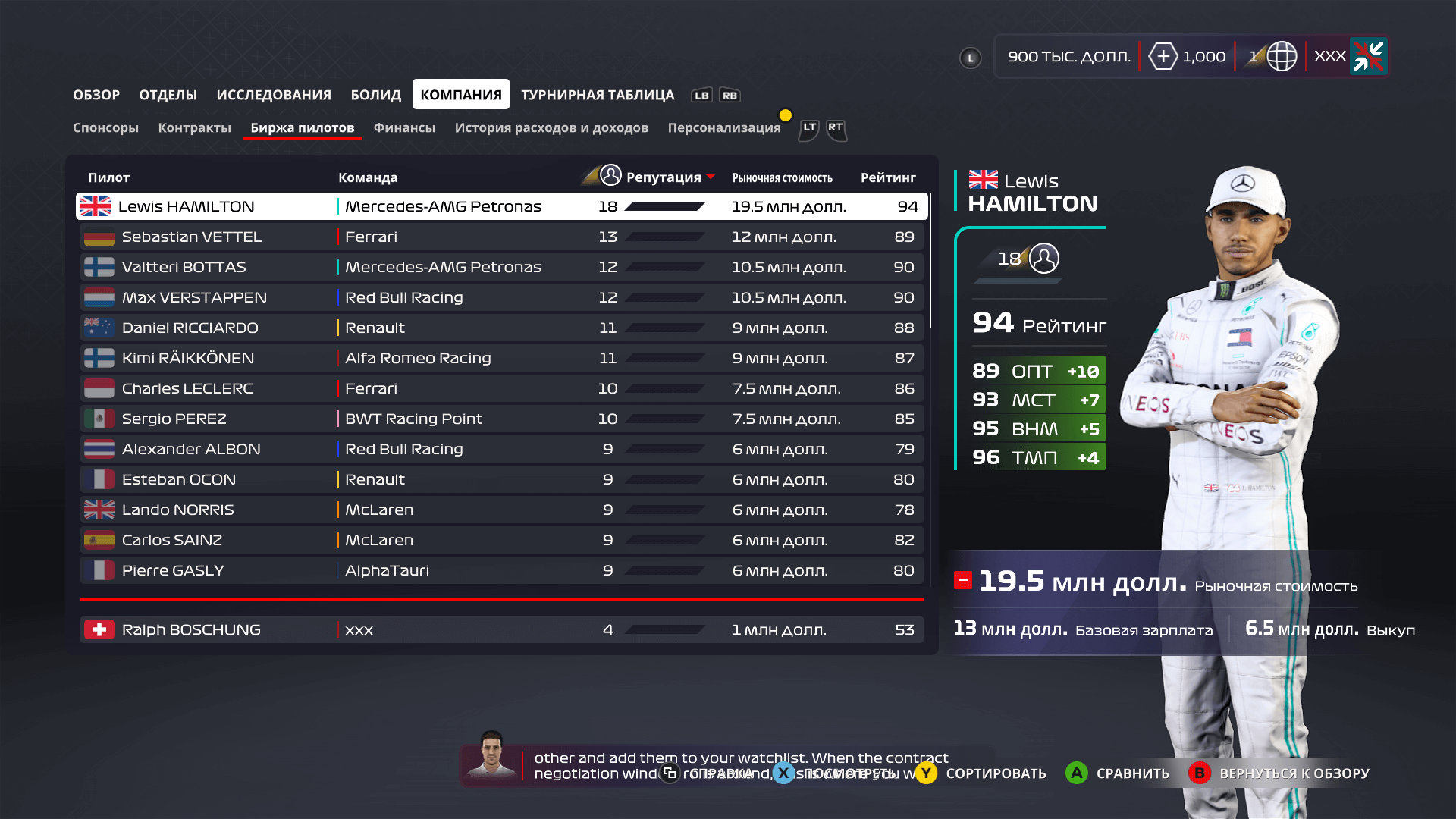Switch to the Финансы sub-tab
1456x819 pixels.
point(404,127)
